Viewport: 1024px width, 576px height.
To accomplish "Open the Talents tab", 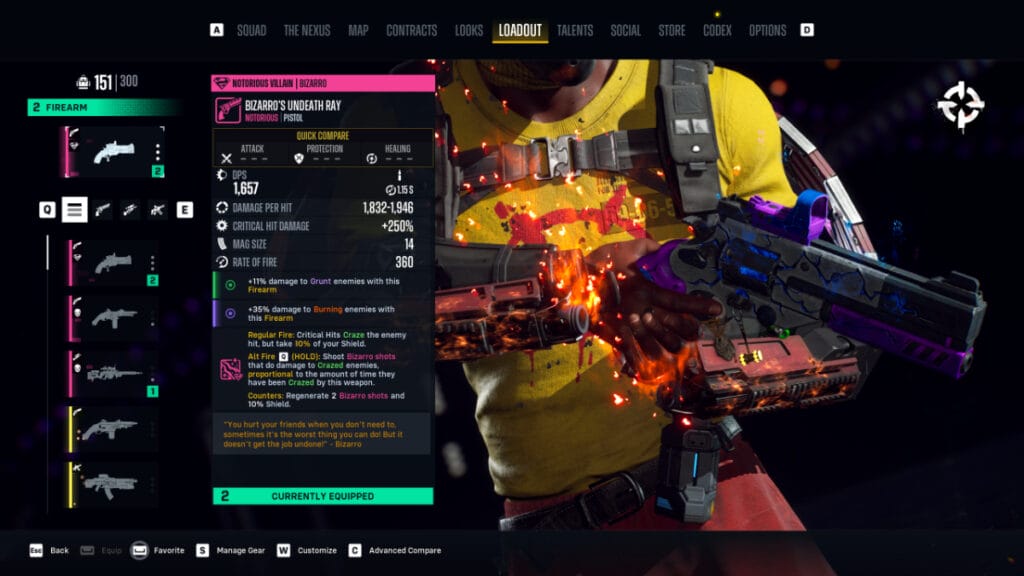I will (574, 30).
